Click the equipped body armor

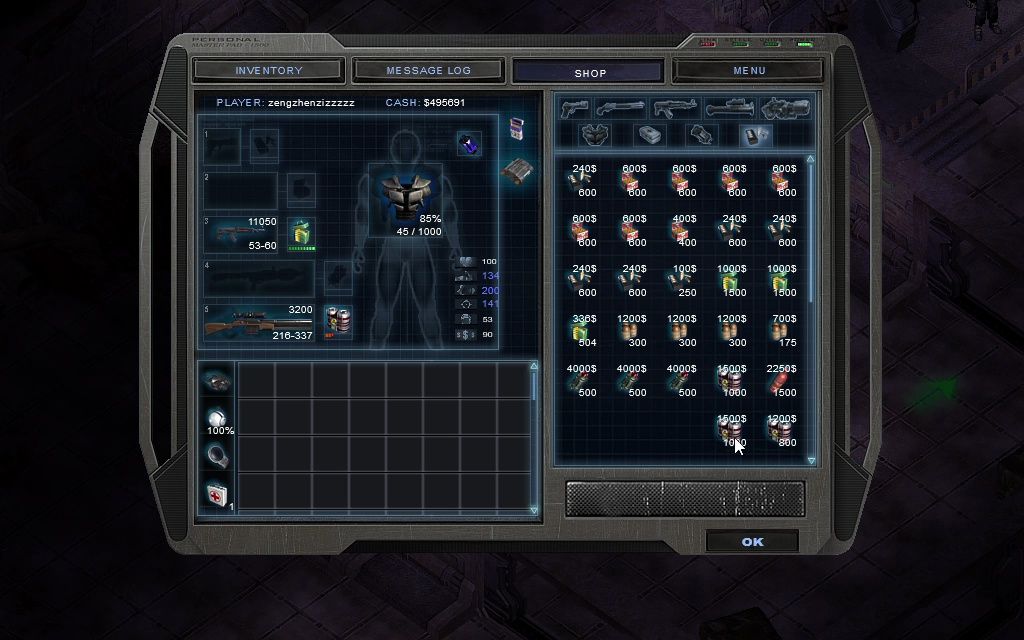point(405,198)
